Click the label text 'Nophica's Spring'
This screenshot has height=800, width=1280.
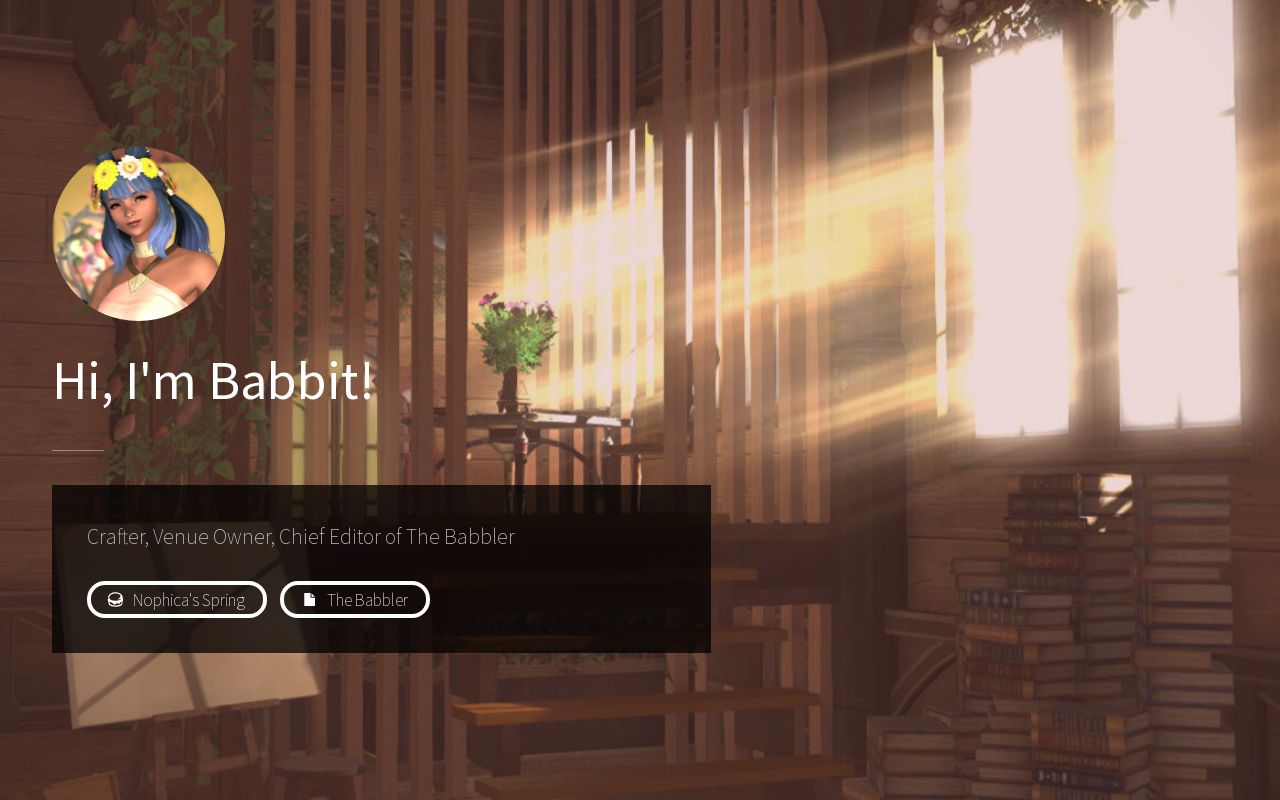tap(189, 600)
